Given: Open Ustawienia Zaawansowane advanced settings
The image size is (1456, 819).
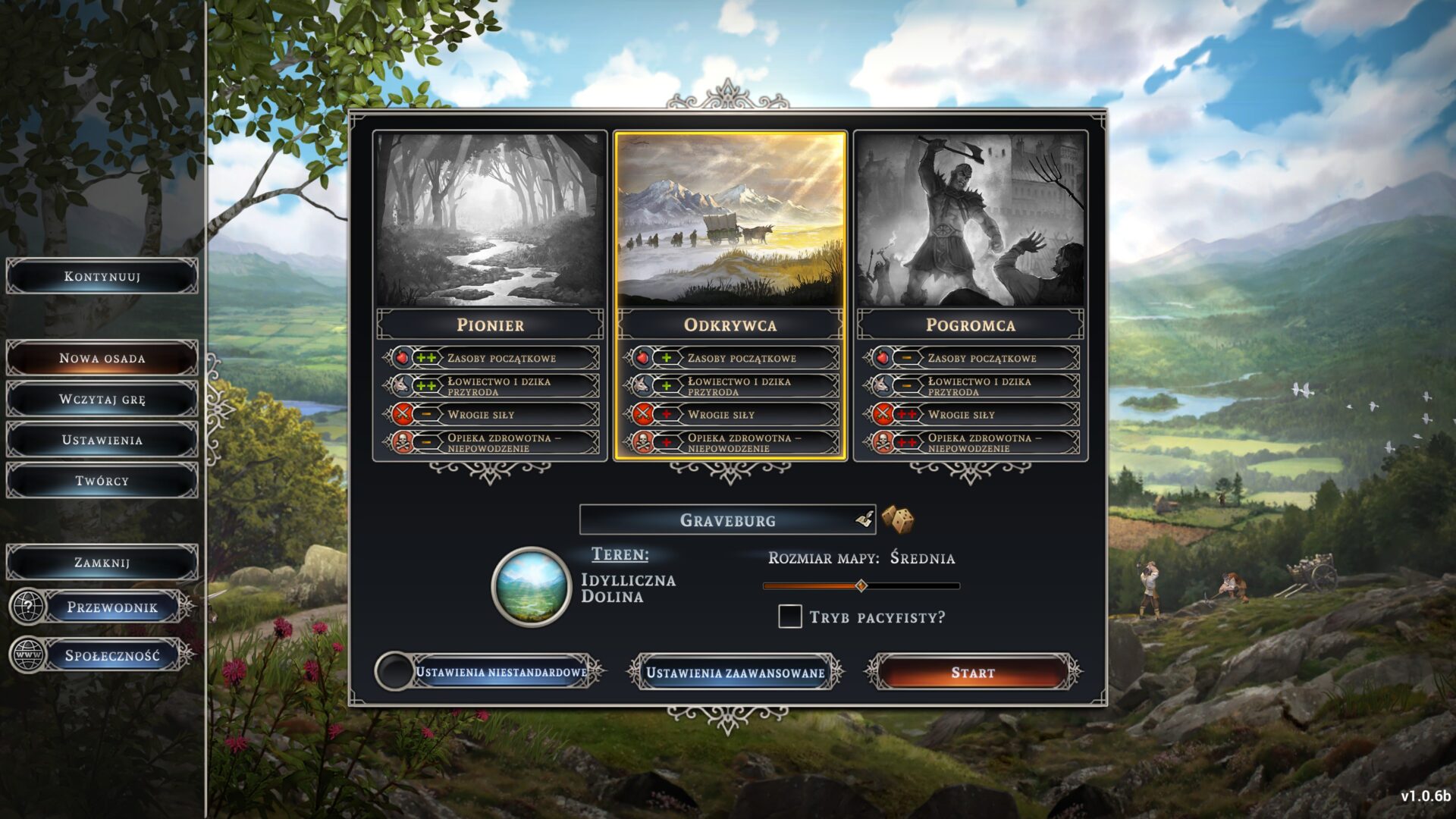Looking at the screenshot, I should 735,673.
